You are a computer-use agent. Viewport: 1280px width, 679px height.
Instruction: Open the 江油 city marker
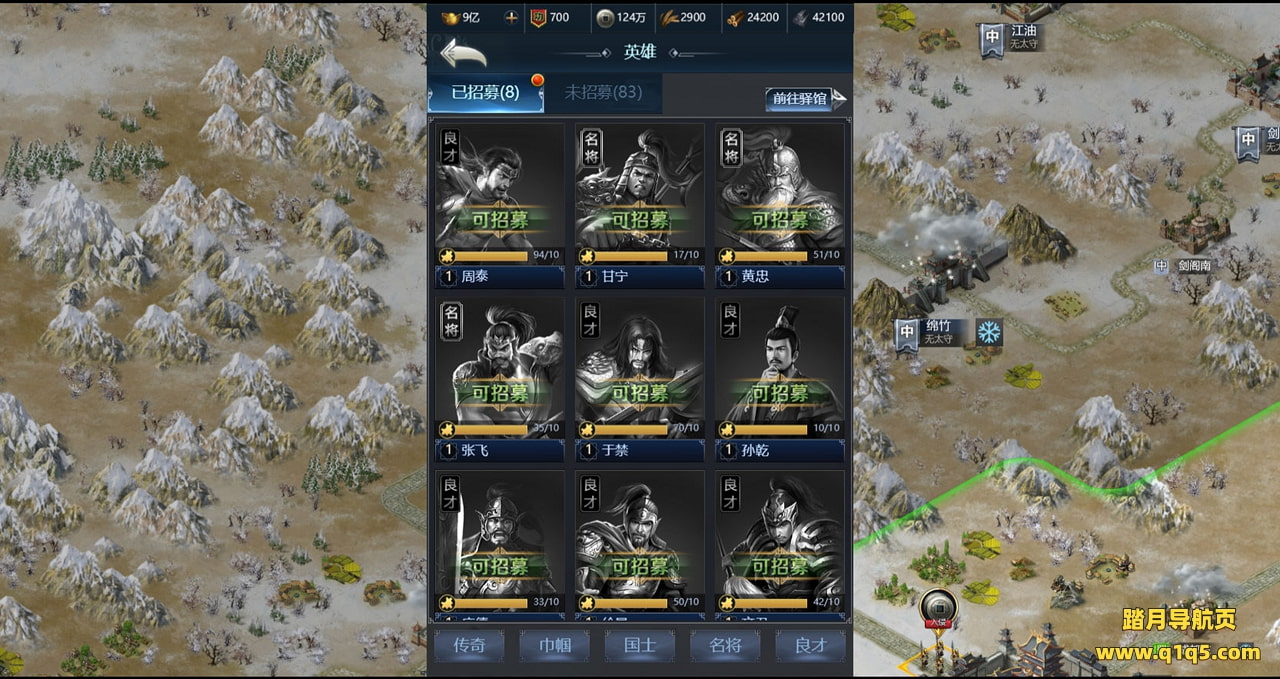click(x=992, y=38)
